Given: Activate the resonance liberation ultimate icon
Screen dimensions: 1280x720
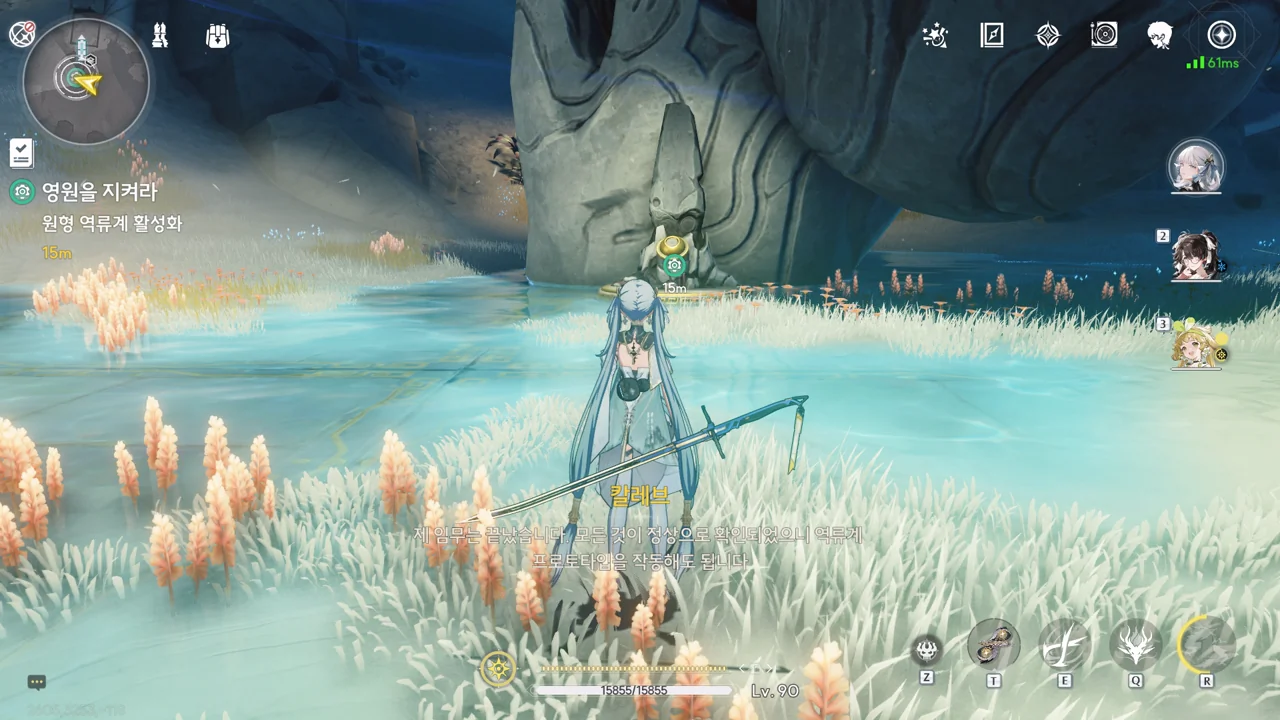Looking at the screenshot, I should pos(1206,645).
